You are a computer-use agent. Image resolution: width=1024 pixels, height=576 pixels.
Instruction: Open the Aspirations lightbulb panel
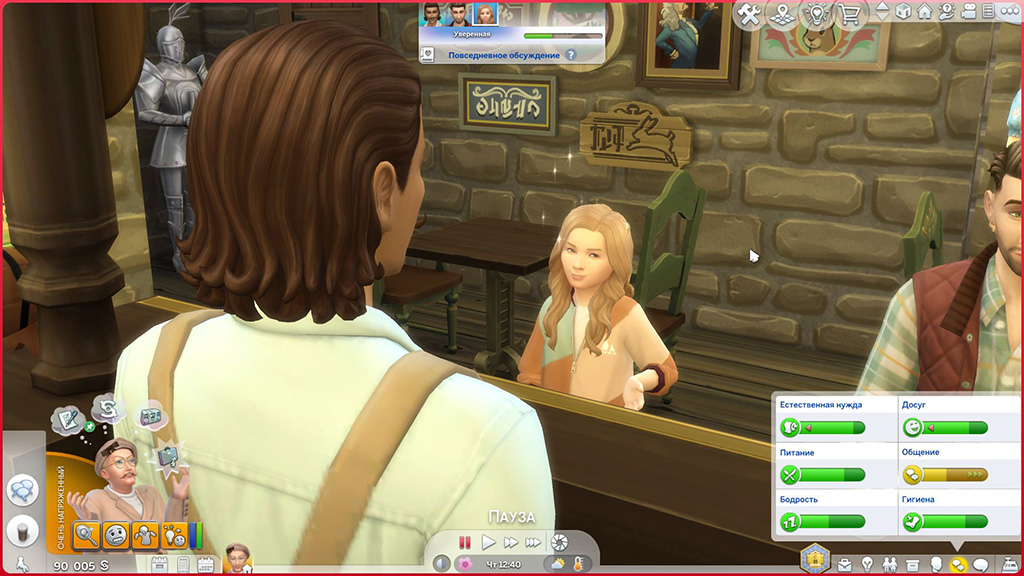pyautogui.click(x=868, y=564)
